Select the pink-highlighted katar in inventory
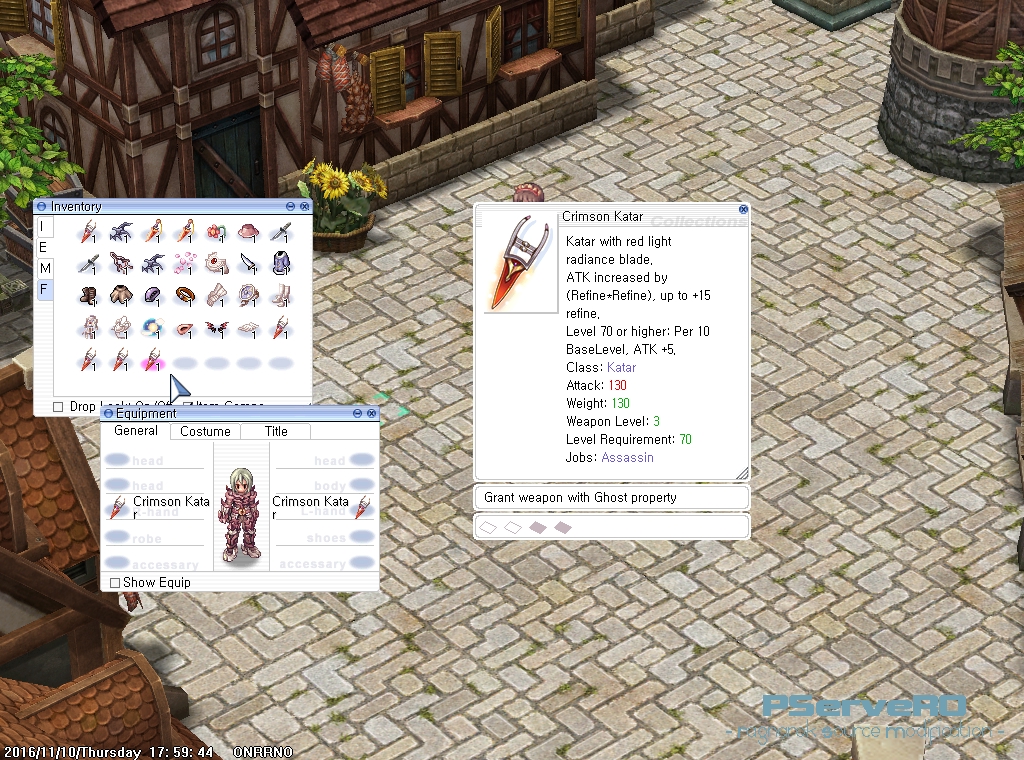Image resolution: width=1024 pixels, height=760 pixels. [x=153, y=359]
